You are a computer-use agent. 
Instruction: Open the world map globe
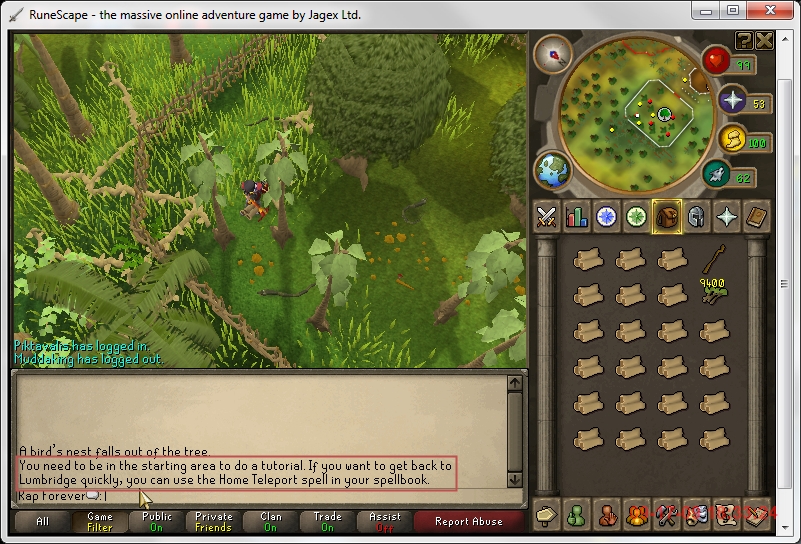(552, 168)
